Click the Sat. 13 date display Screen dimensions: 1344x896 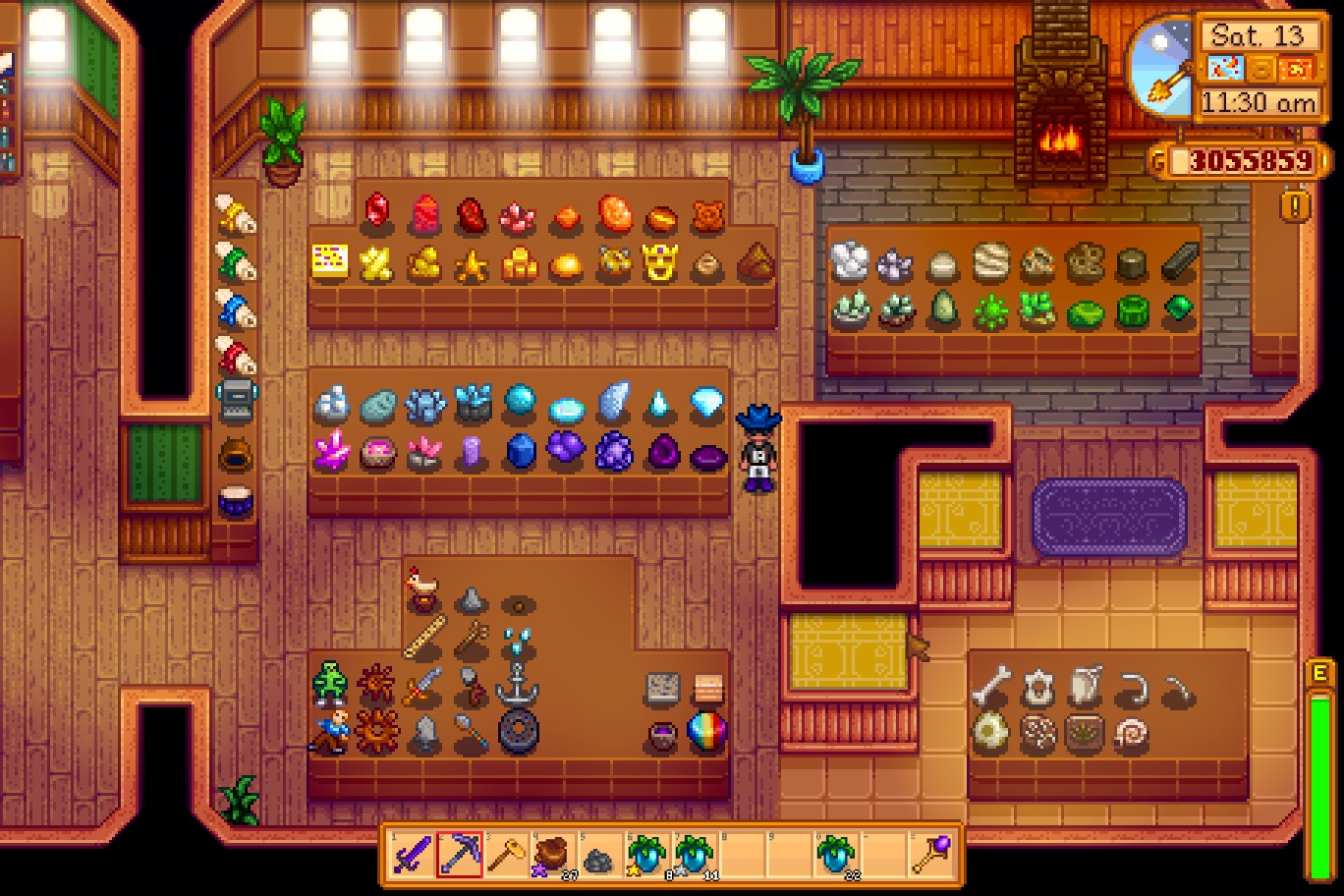tap(1258, 35)
